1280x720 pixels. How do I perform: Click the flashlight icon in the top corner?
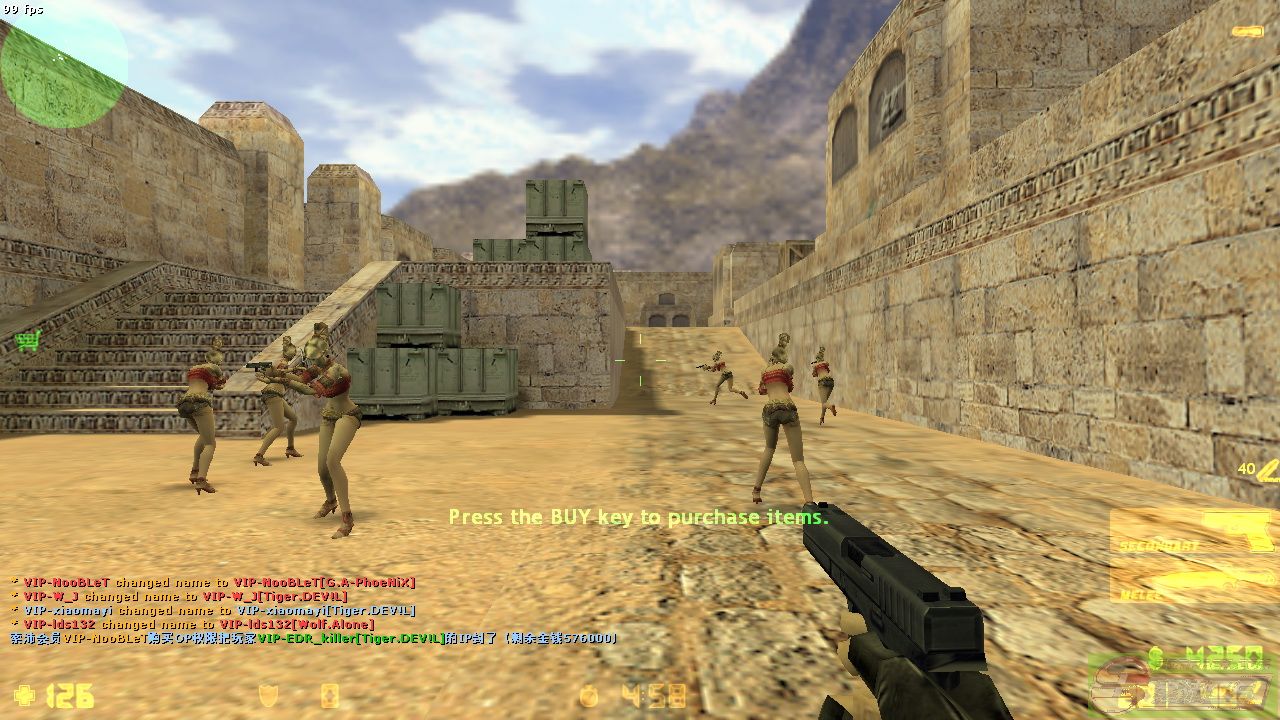(1247, 32)
